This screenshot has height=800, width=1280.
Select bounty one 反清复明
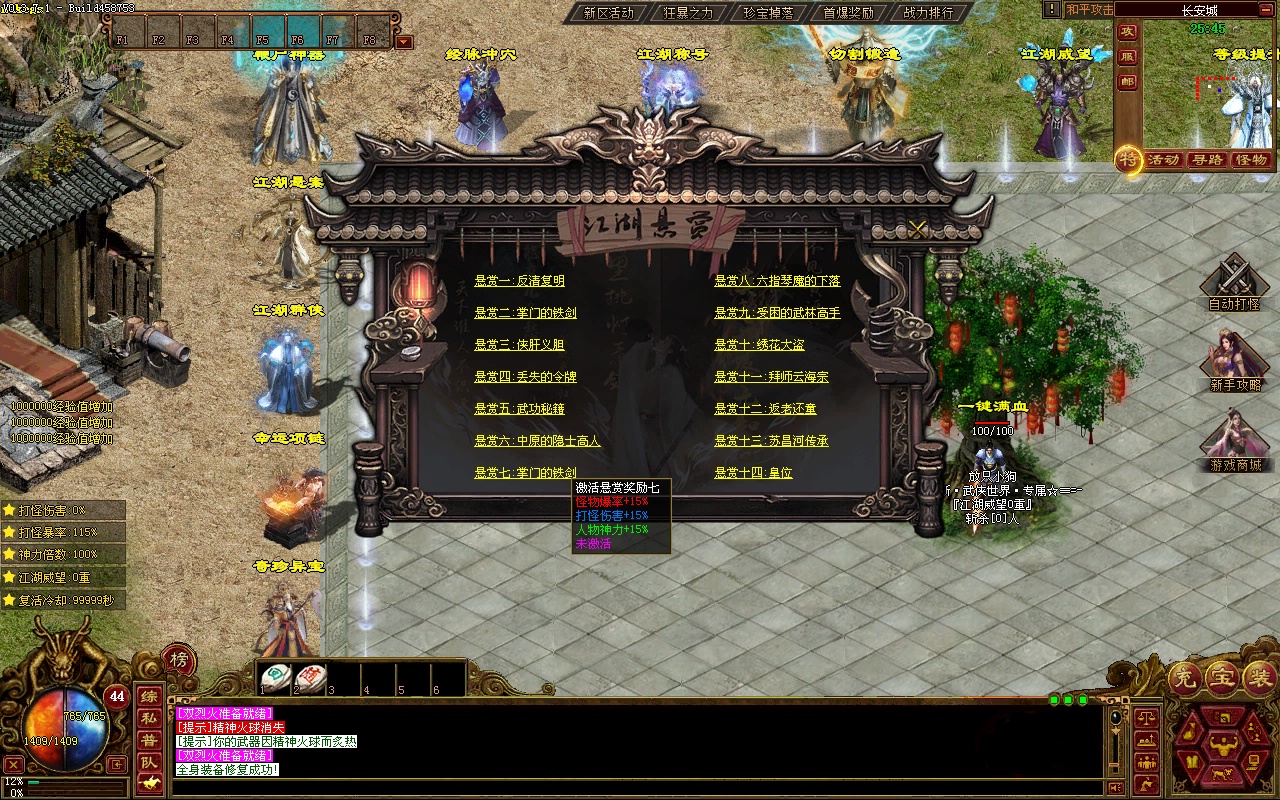(519, 281)
